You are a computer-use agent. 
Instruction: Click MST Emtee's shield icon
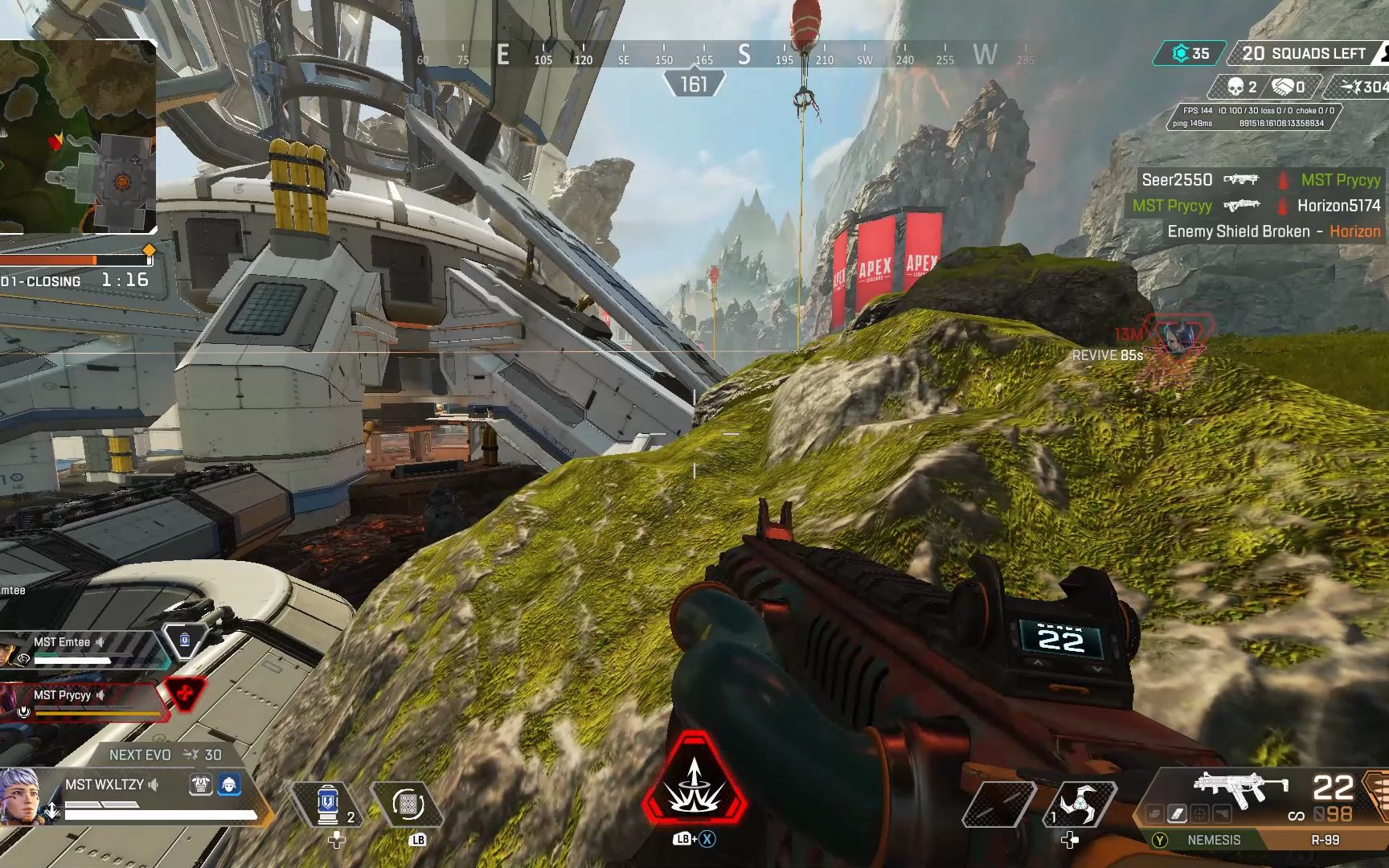coord(185,640)
